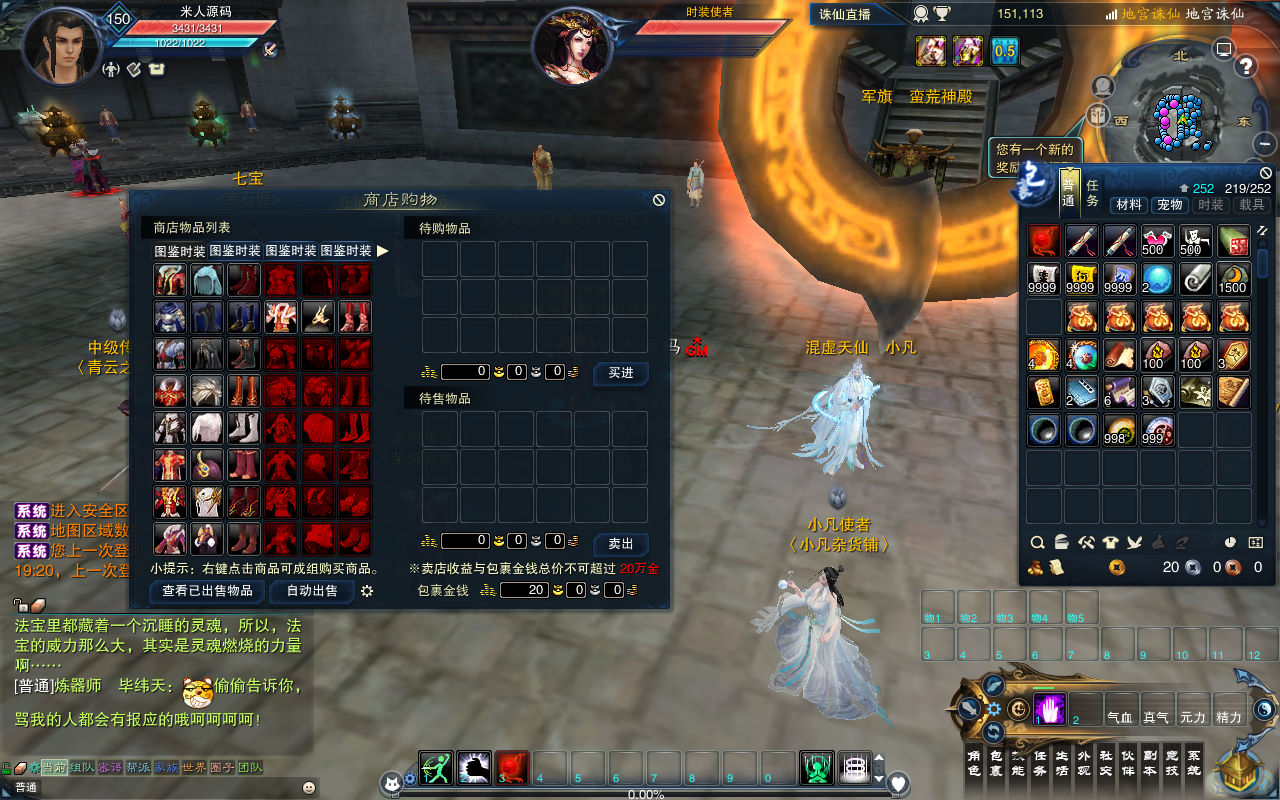Open the 角色 character menu
The image size is (1280, 800).
[x=974, y=763]
